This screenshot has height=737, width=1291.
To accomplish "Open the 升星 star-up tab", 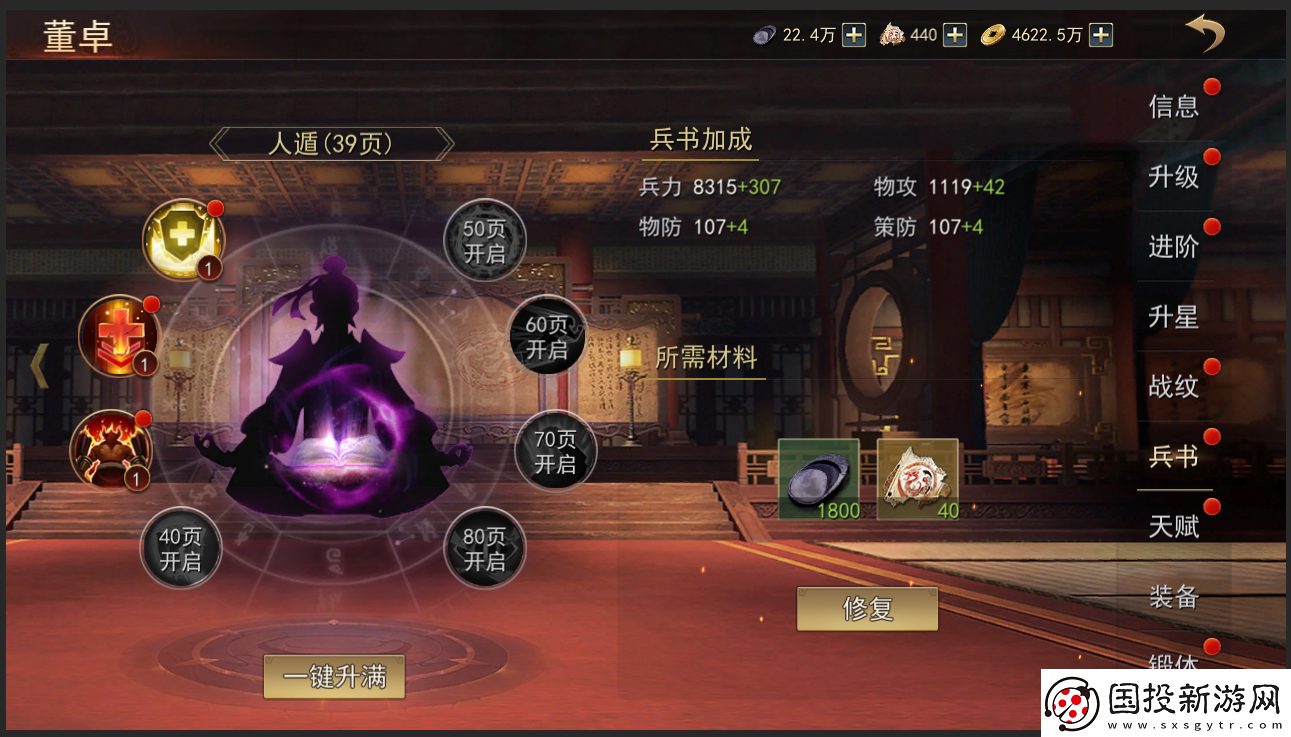I will (x=1173, y=317).
